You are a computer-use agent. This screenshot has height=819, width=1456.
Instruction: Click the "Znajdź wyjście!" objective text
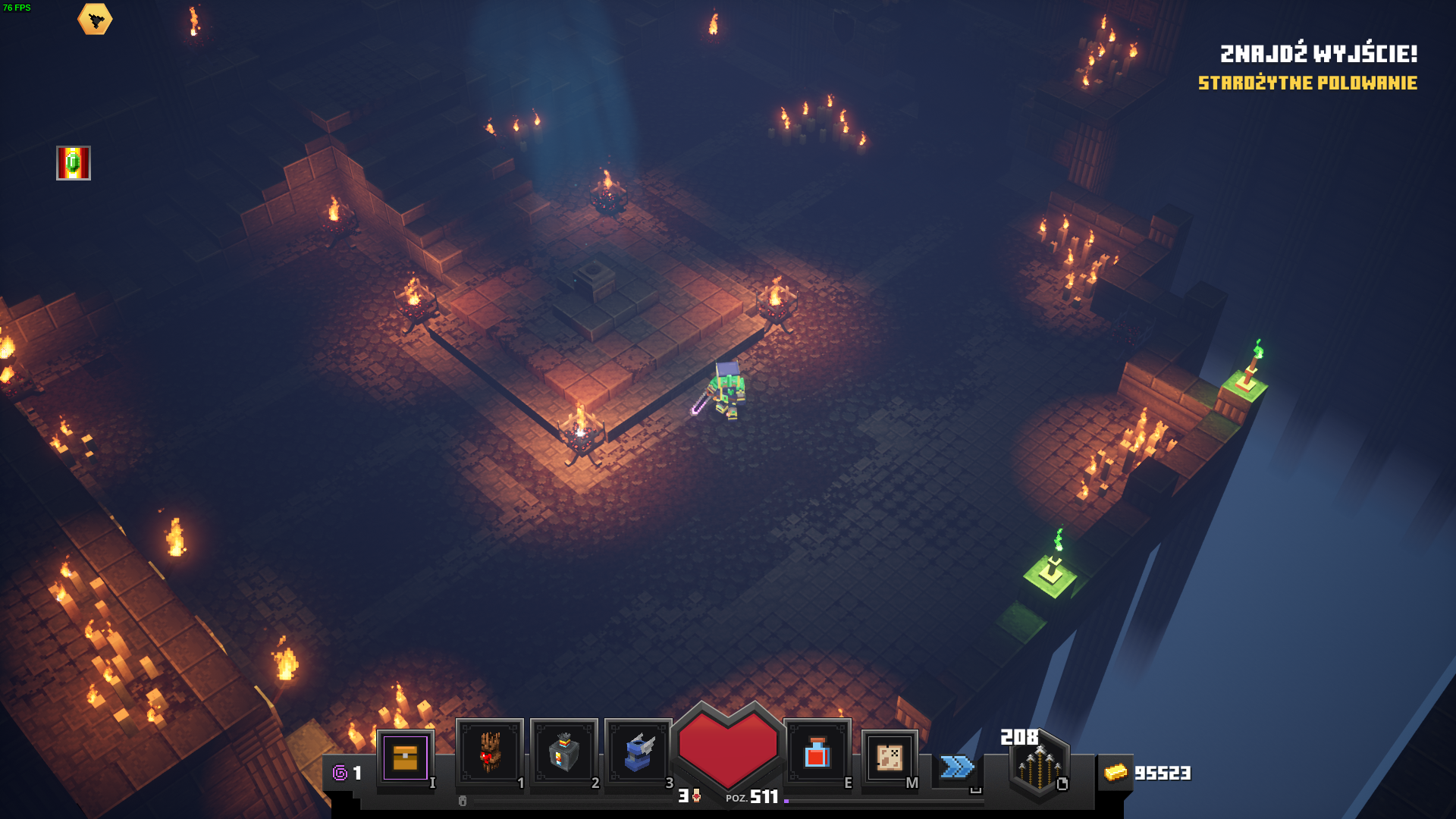1318,54
